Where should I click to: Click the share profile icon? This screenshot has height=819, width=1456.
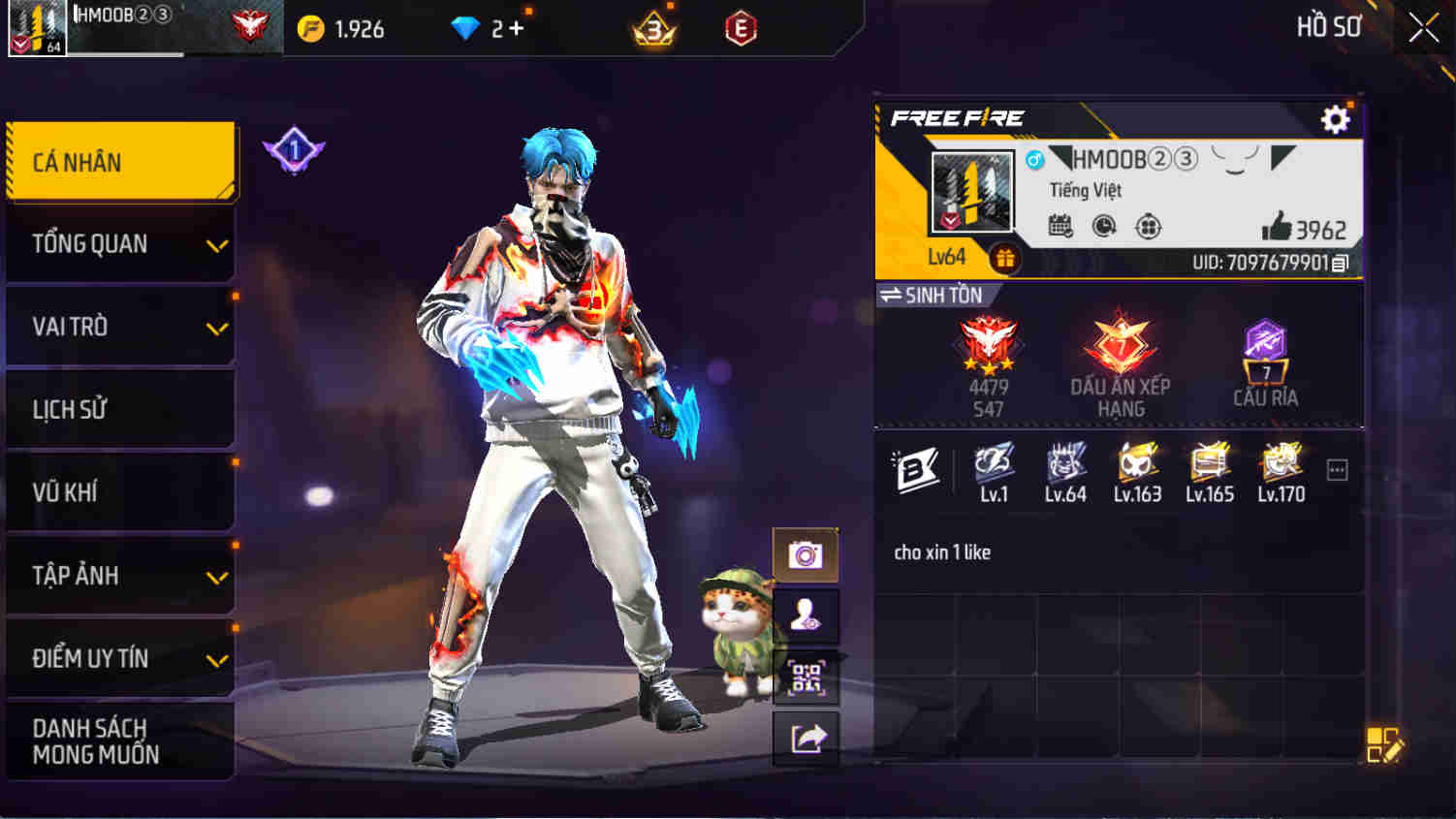point(806,740)
